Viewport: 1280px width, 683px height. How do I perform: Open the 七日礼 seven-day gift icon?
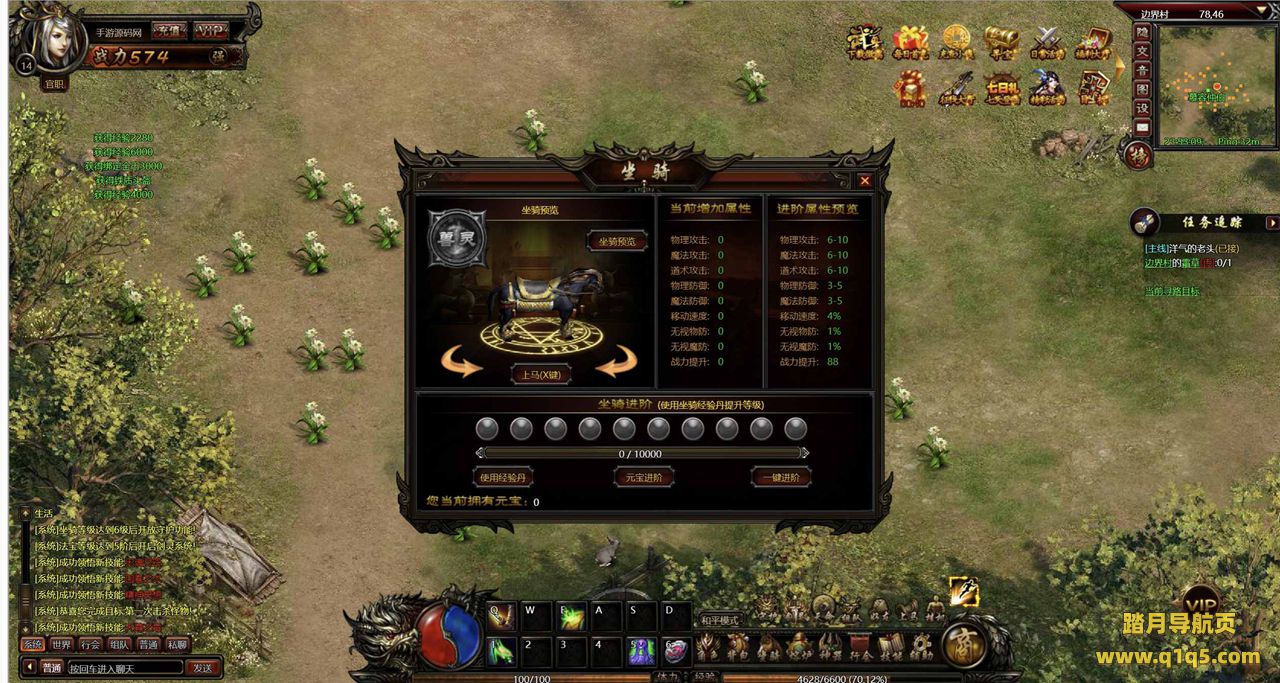tap(1002, 88)
